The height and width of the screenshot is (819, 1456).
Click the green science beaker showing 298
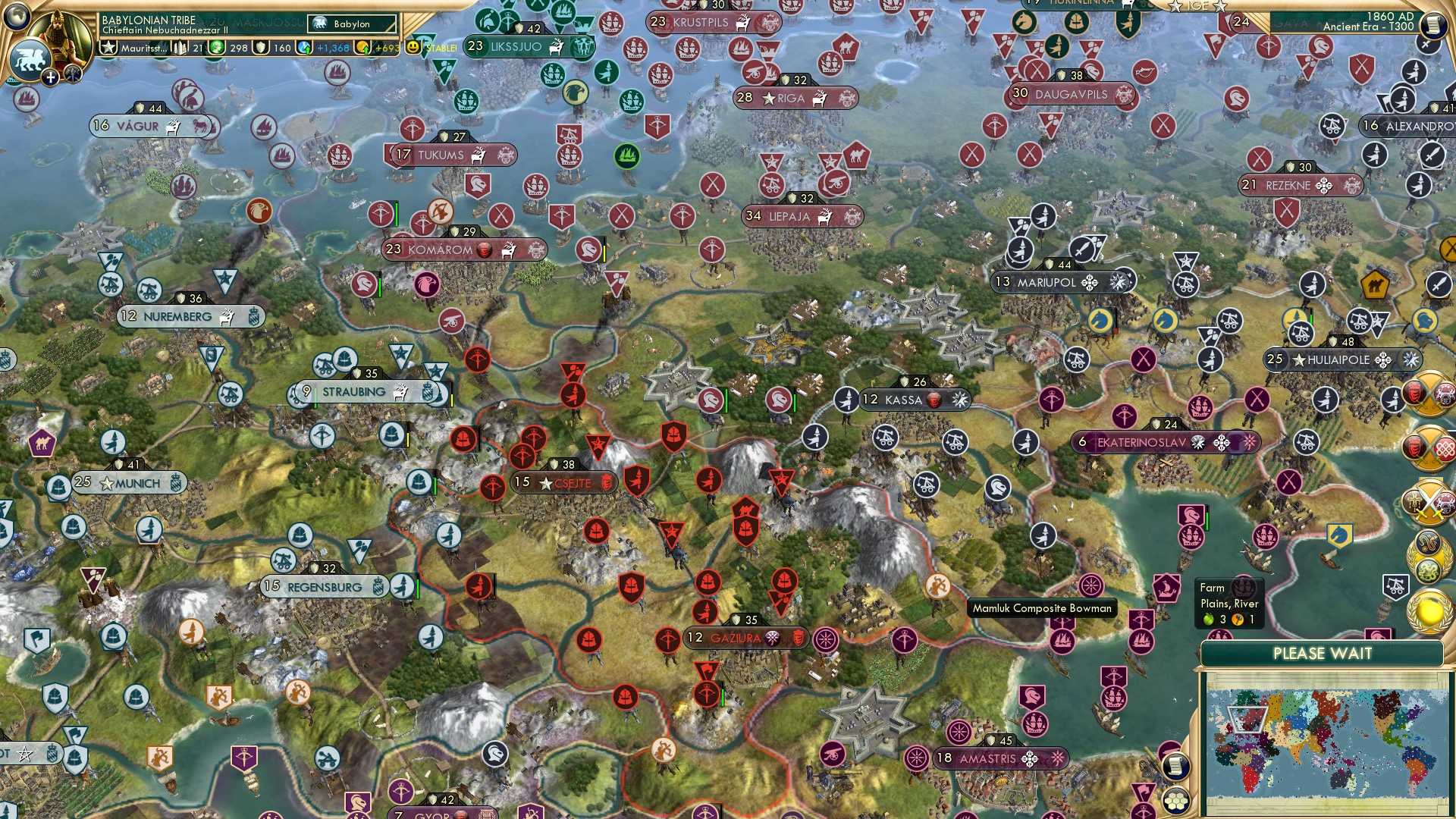(215, 48)
